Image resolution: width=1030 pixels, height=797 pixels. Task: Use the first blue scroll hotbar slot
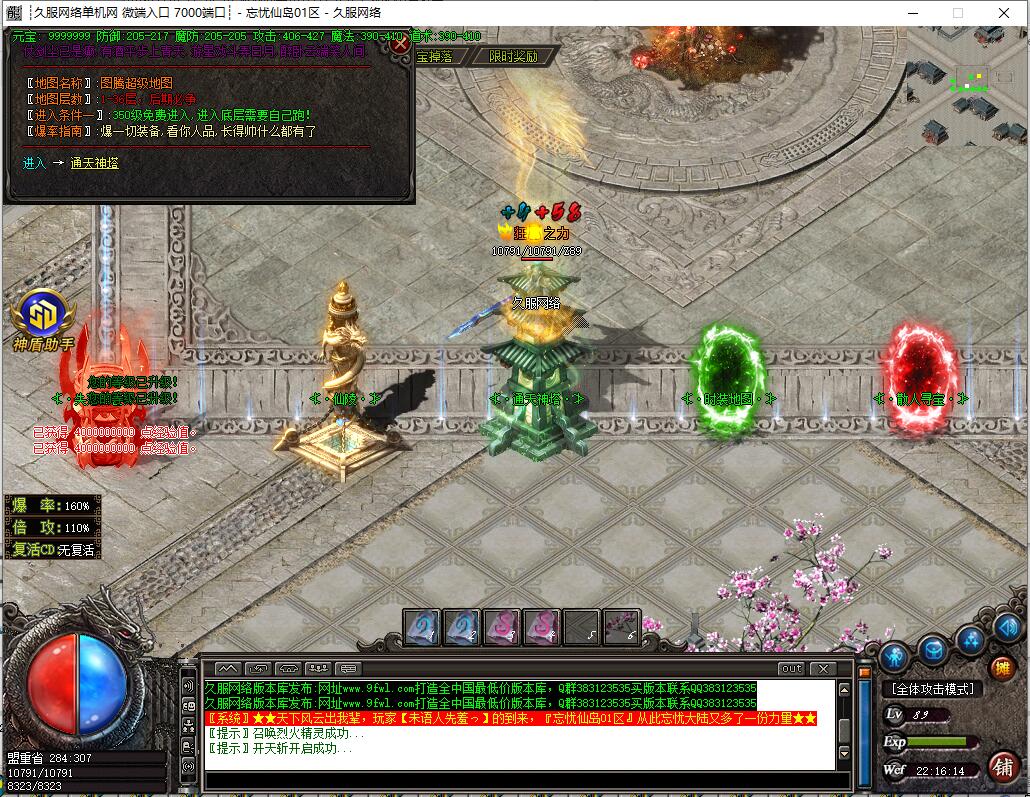click(x=421, y=628)
